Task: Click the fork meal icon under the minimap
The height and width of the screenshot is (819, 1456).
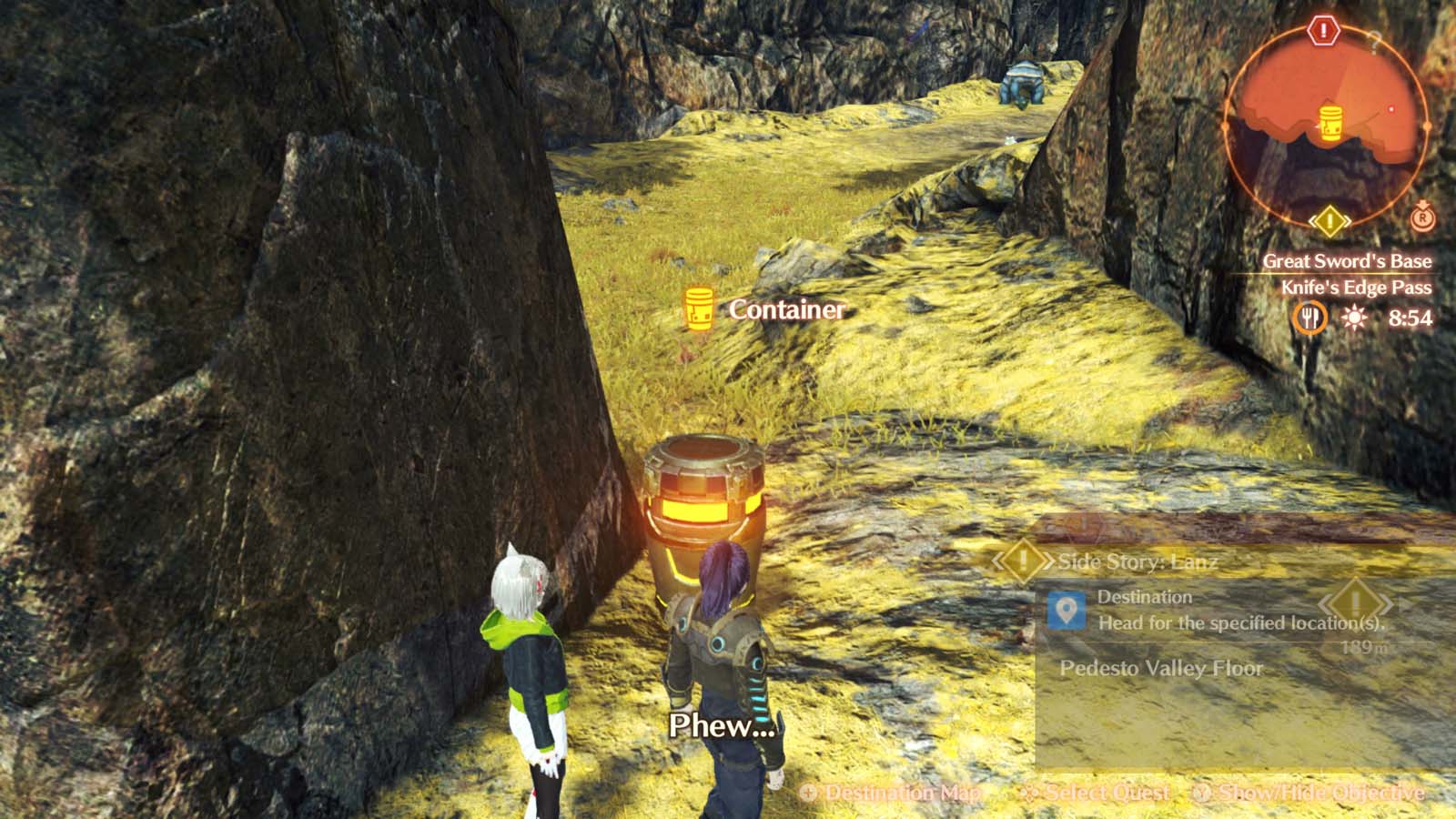Action: coord(1312,317)
